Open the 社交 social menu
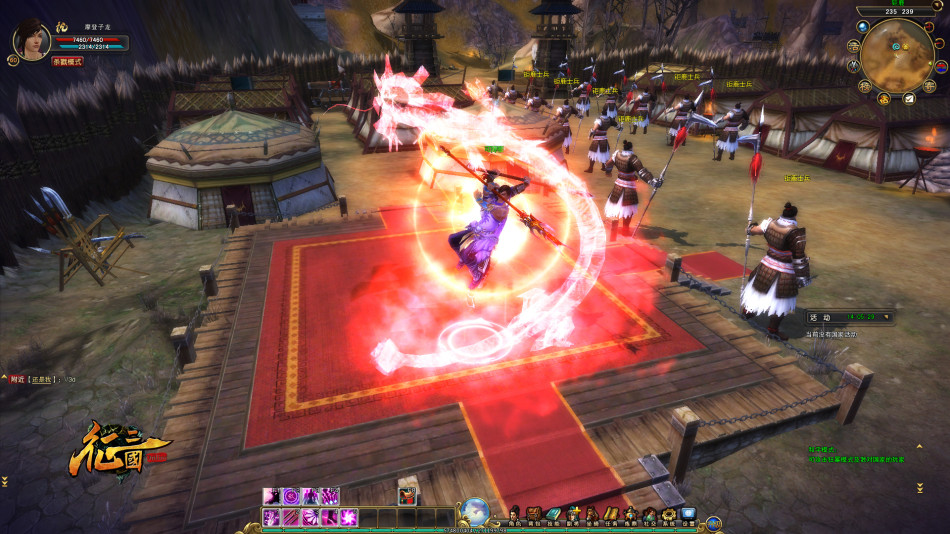 [648, 515]
